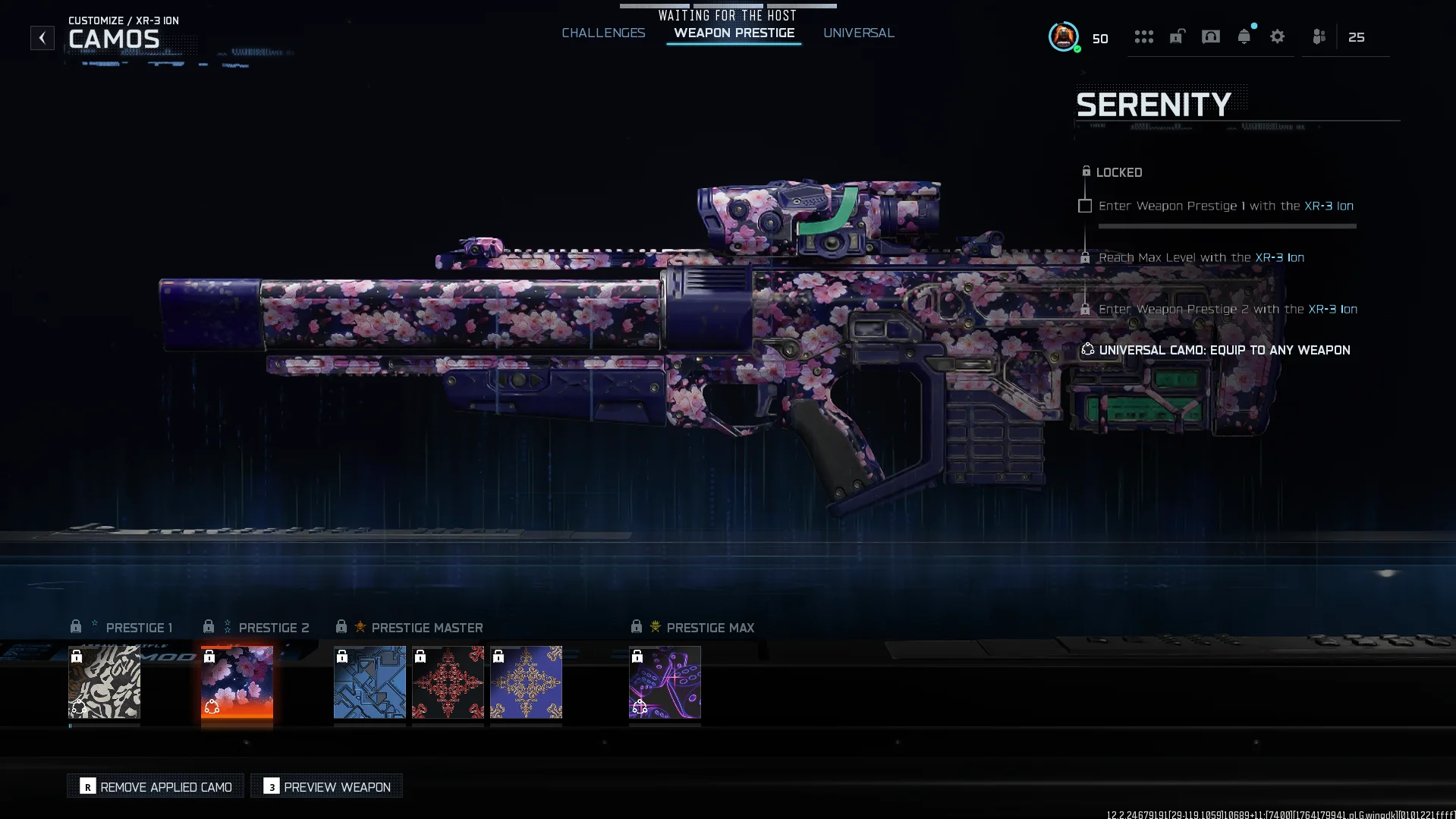Go back using the arrow button
The width and height of the screenshot is (1456, 819).
point(42,38)
